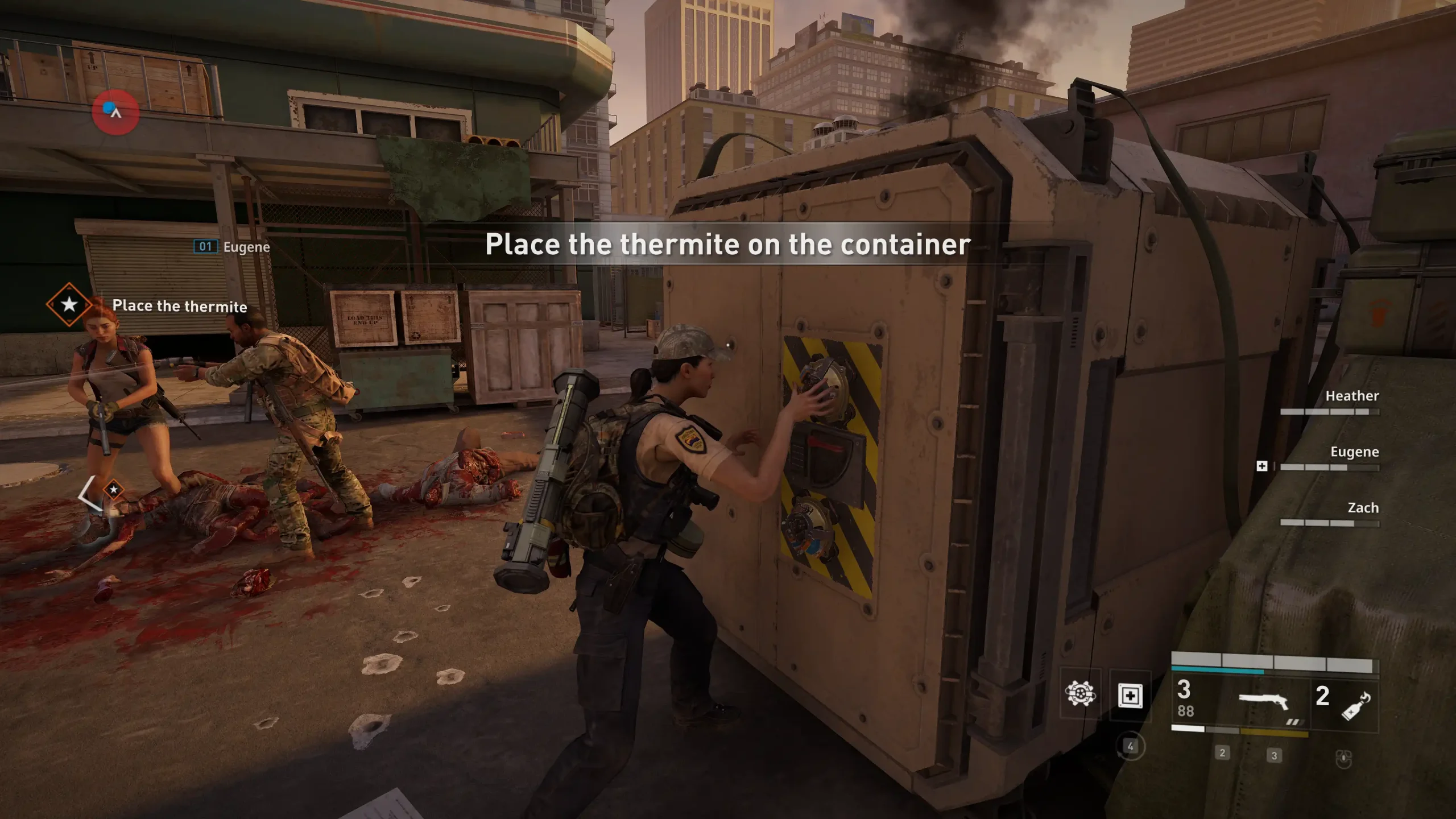Select the molotov cocktail slot
Screen dimensions: 1456x819
(1356, 705)
